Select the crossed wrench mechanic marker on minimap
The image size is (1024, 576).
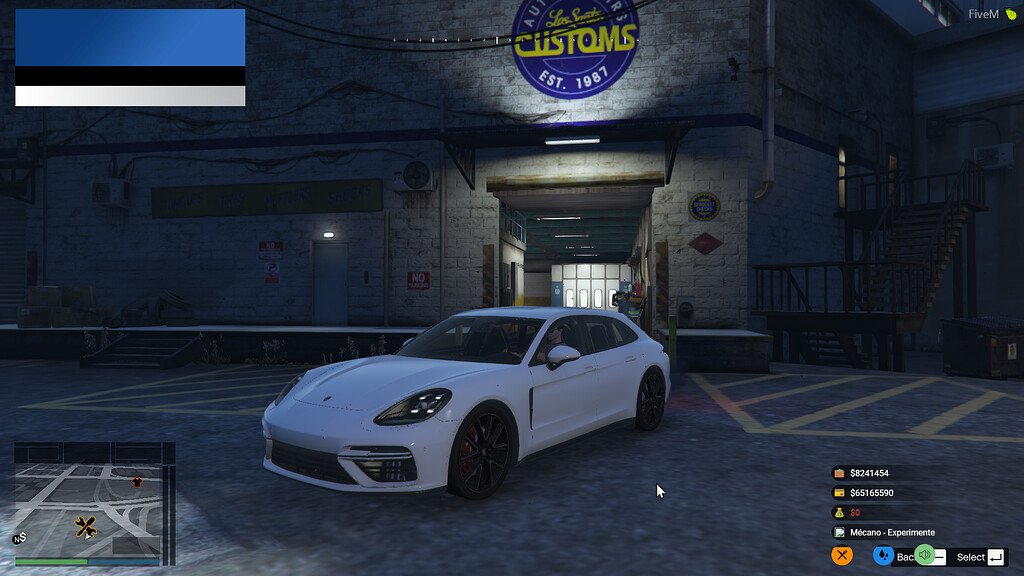tap(85, 526)
